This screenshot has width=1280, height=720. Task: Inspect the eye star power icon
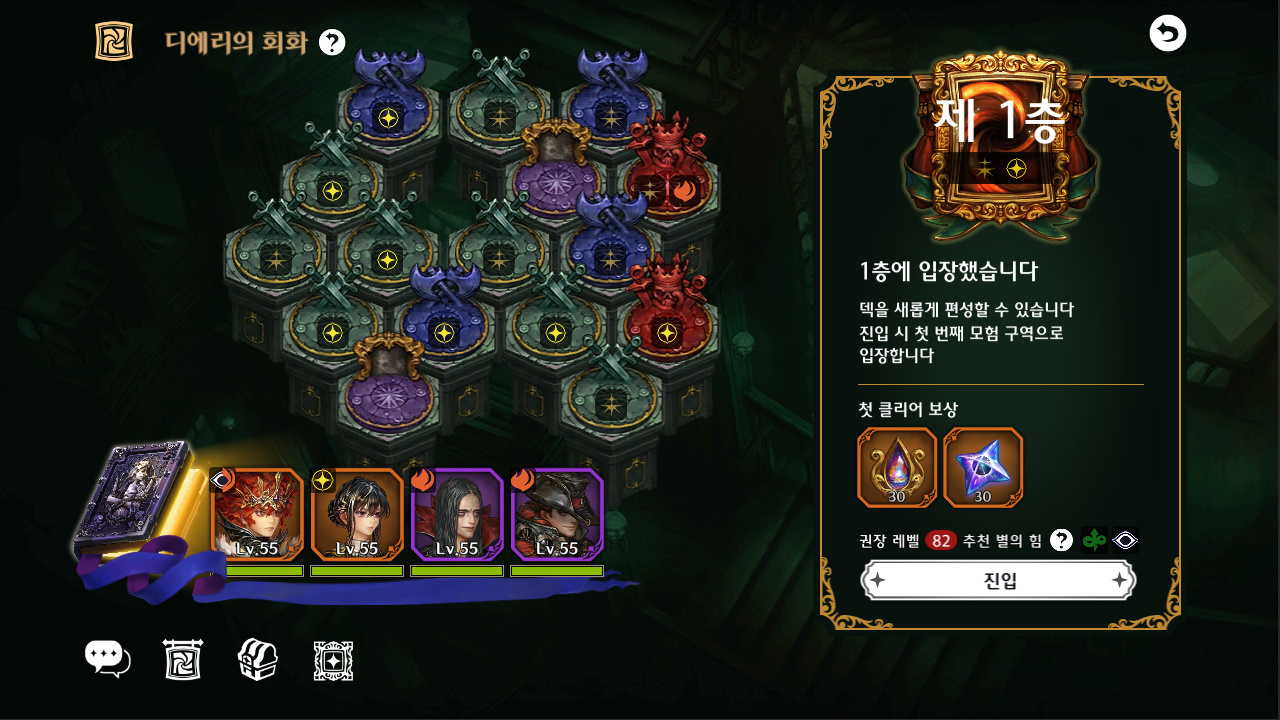pyautogui.click(x=1126, y=540)
